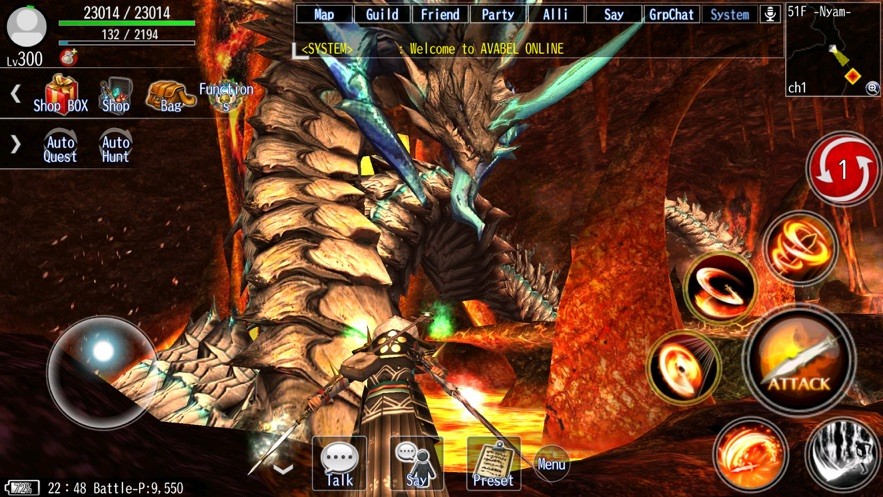Image resolution: width=883 pixels, height=497 pixels.
Task: Open the Shop BOX gift icon
Action: (x=61, y=95)
